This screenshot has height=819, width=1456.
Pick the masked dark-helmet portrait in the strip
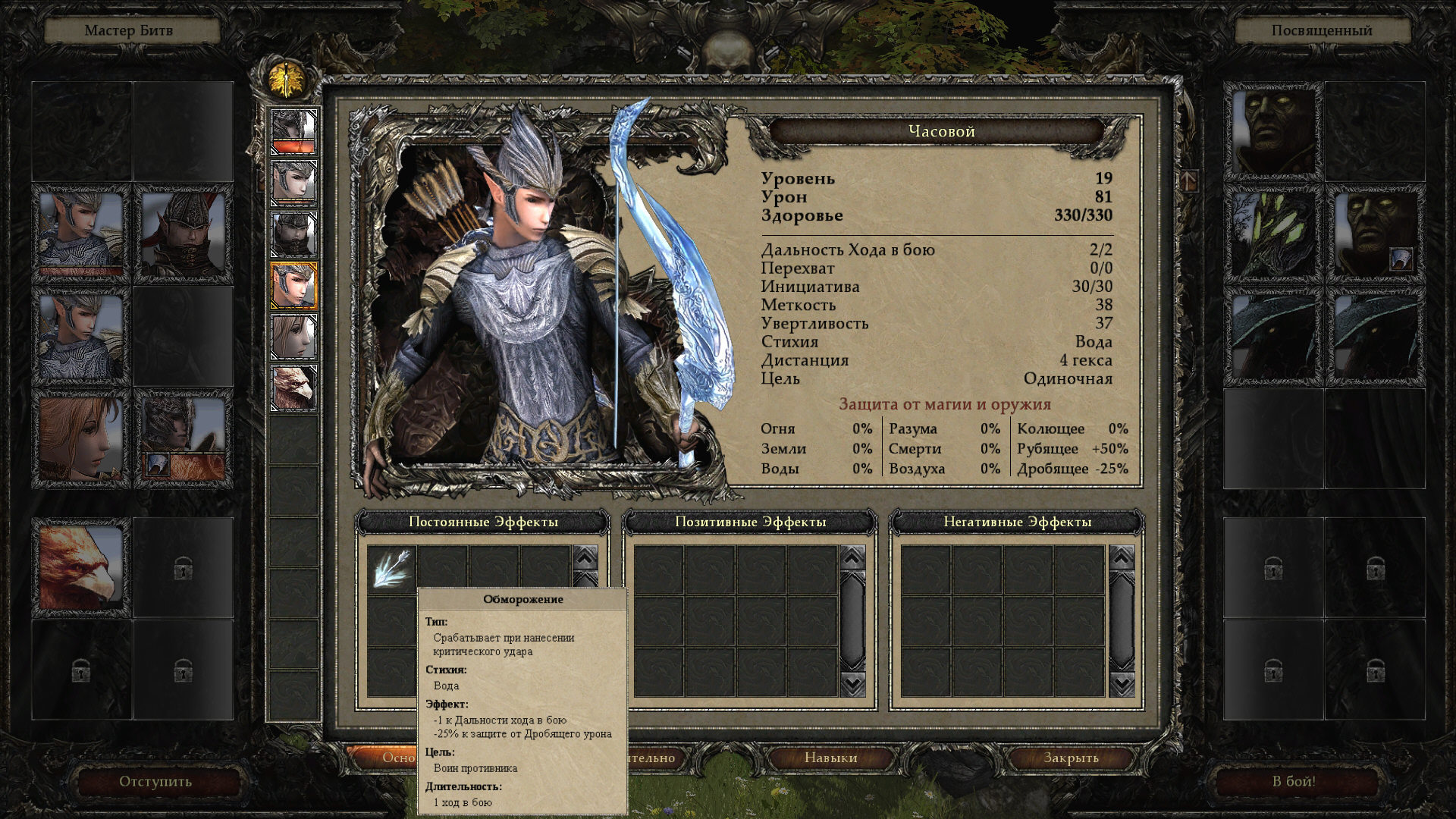294,234
